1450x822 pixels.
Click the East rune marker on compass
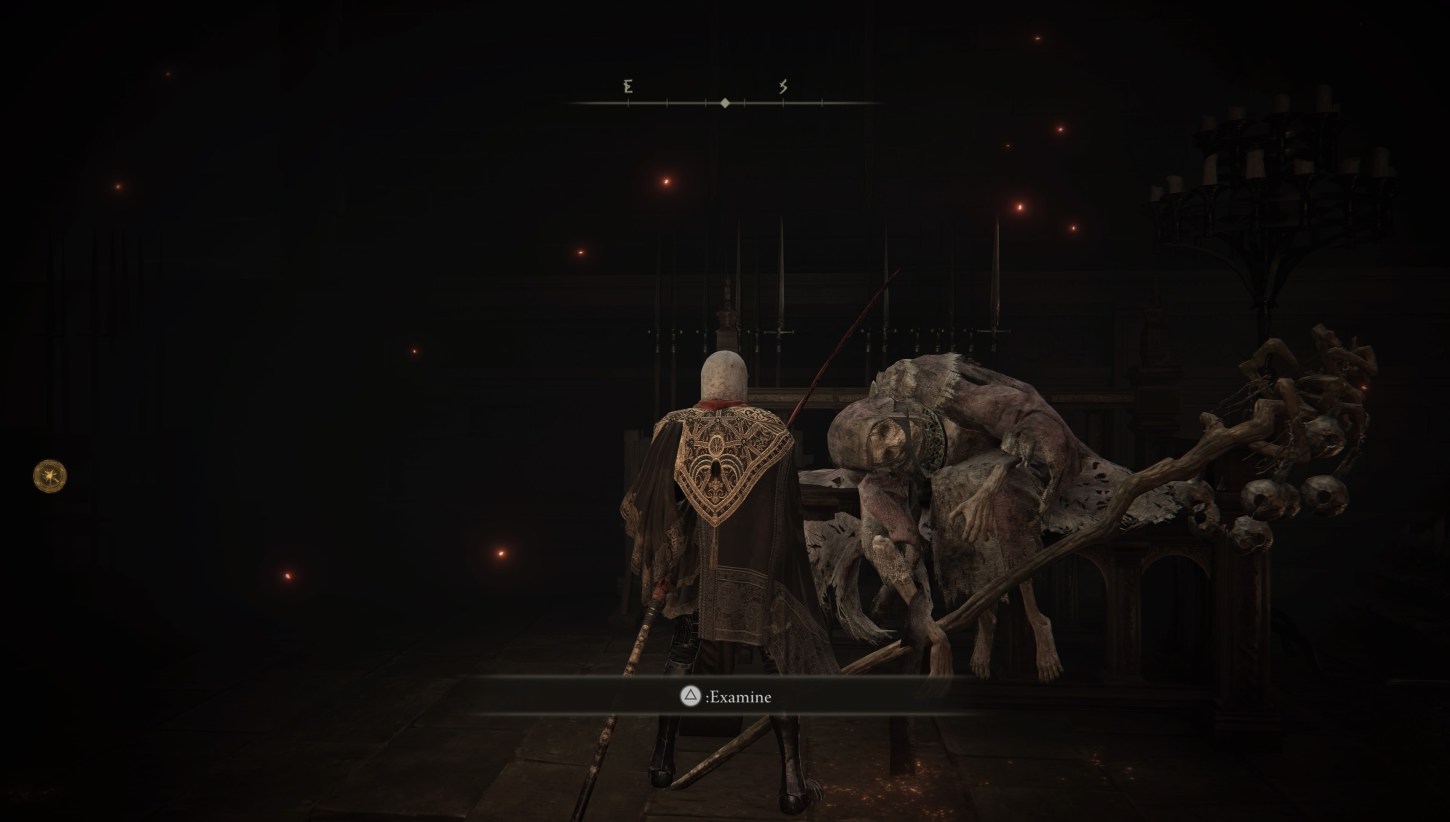click(627, 88)
